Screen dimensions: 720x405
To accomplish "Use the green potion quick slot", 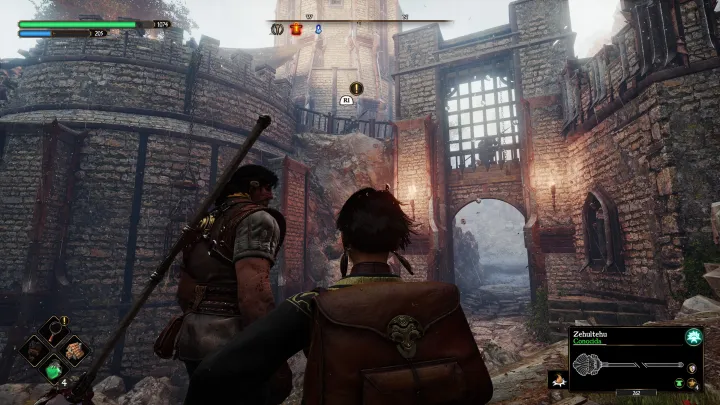I will point(52,371).
